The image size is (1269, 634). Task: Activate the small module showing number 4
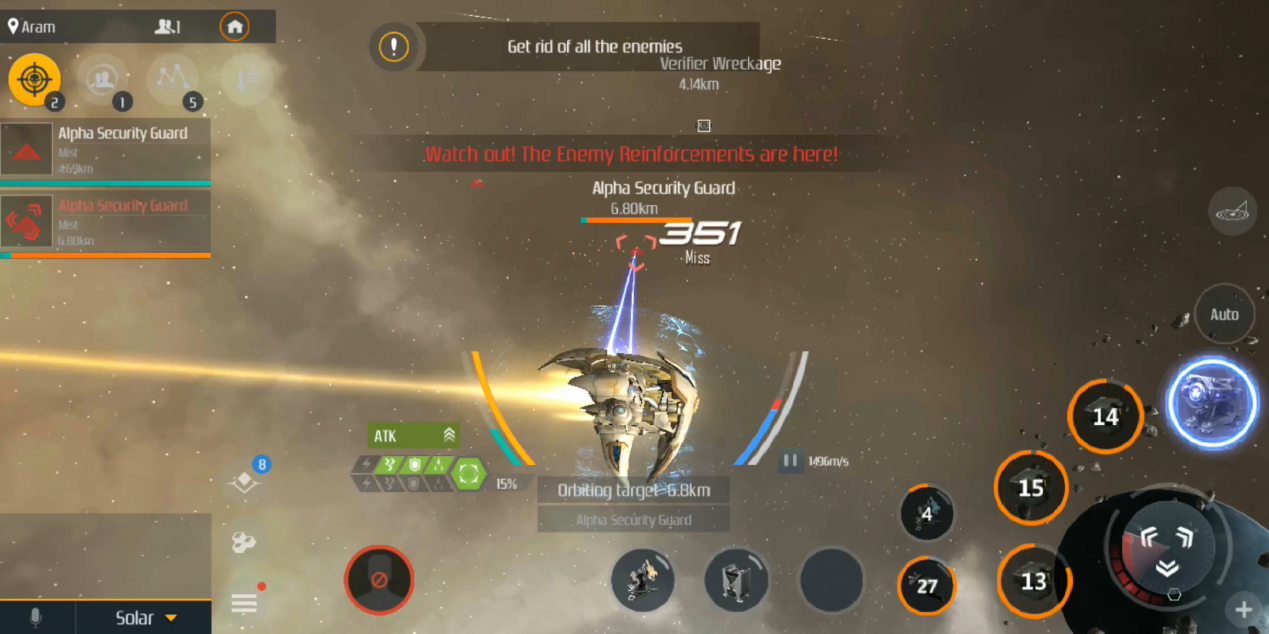pyautogui.click(x=927, y=514)
